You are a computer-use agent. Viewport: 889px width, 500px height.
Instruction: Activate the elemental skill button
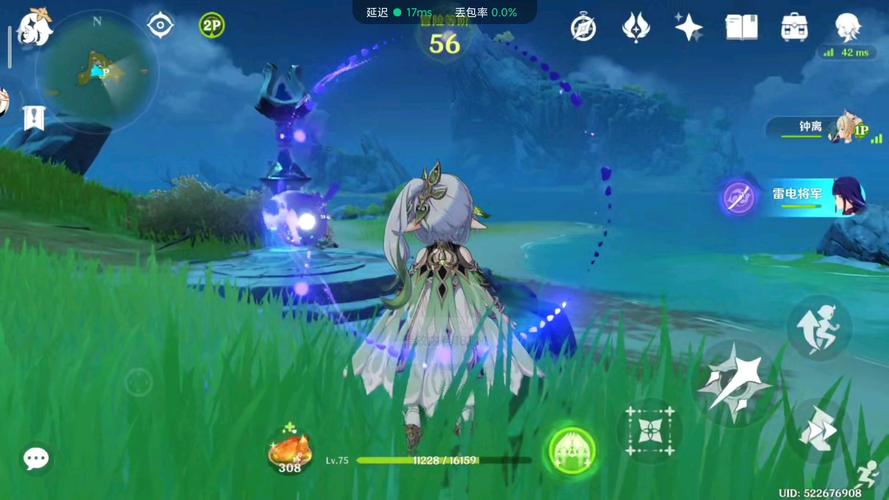pyautogui.click(x=650, y=431)
